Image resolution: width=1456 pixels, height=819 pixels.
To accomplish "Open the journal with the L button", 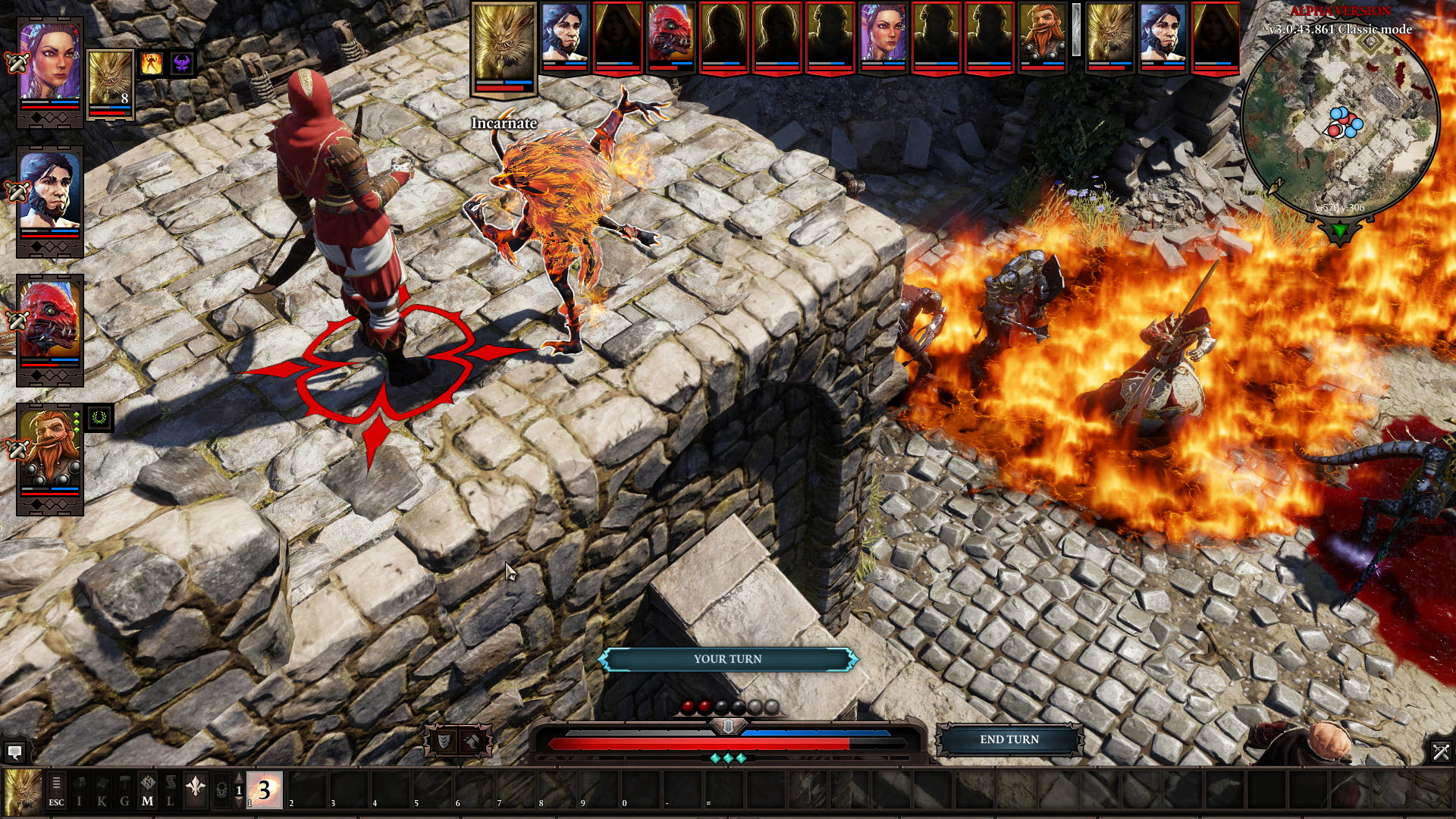I will click(x=170, y=790).
